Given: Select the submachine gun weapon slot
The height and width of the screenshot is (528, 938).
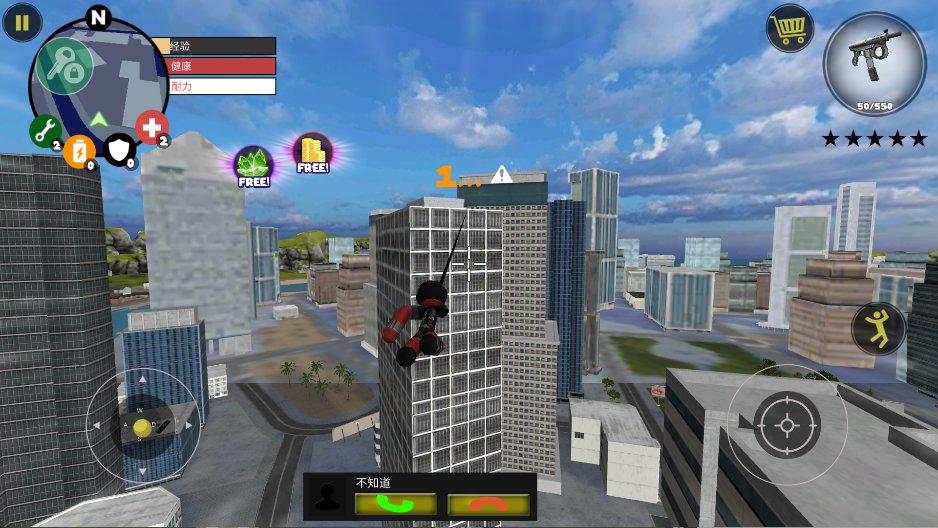Looking at the screenshot, I should click(x=874, y=63).
